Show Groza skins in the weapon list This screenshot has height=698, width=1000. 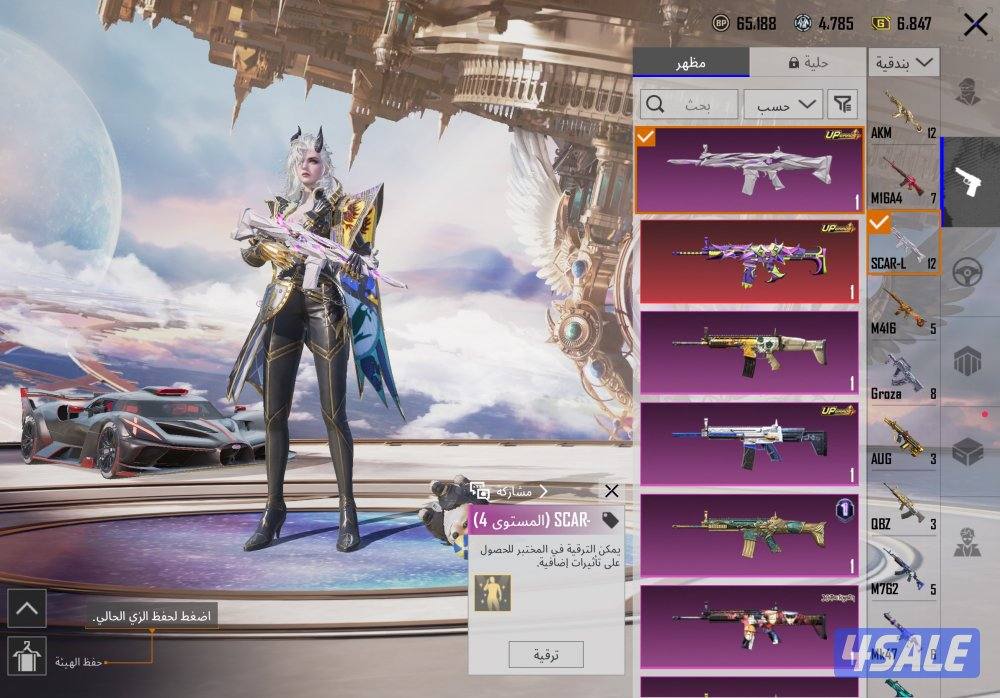click(x=903, y=374)
